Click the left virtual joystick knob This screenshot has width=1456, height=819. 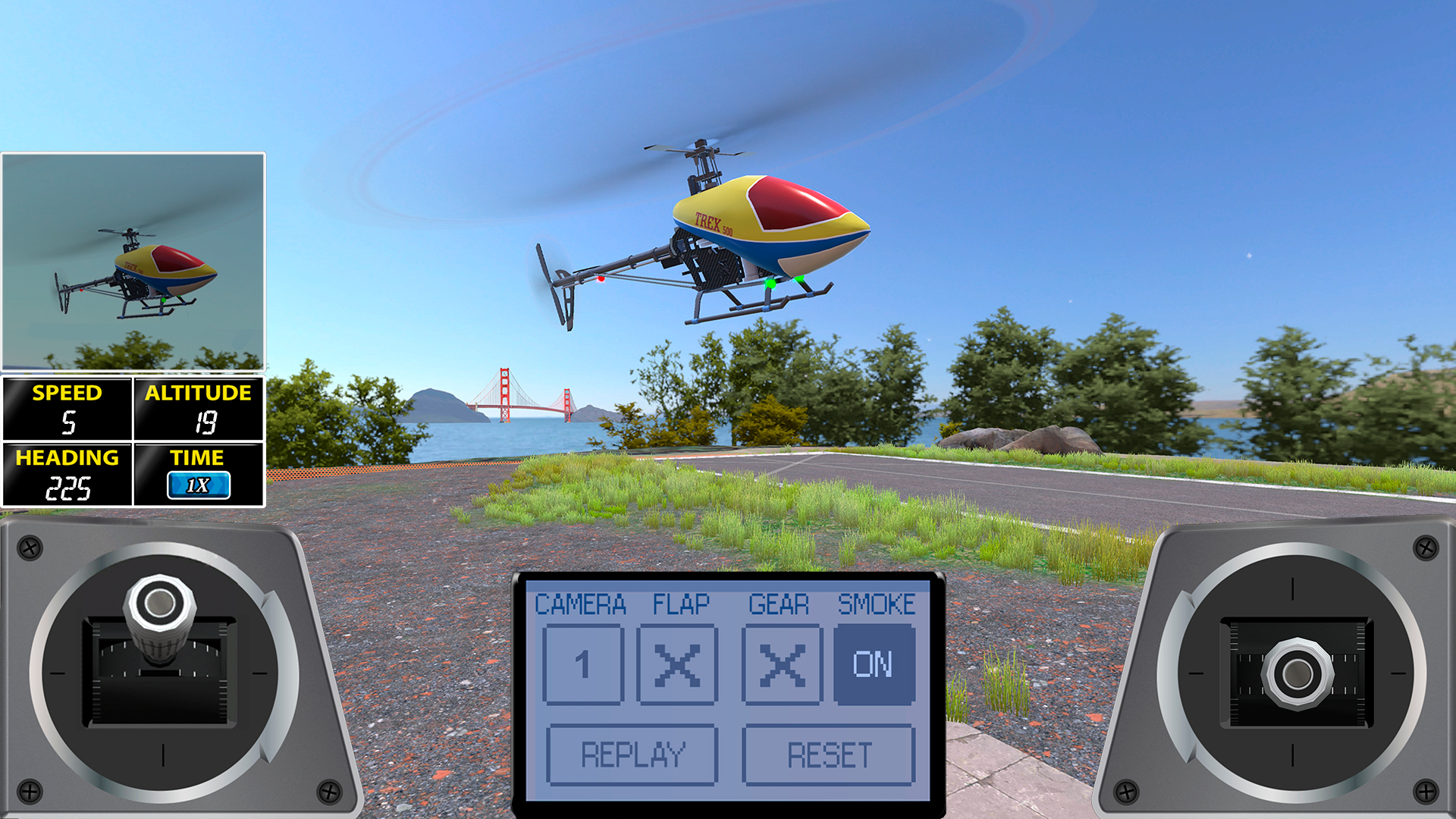159,603
